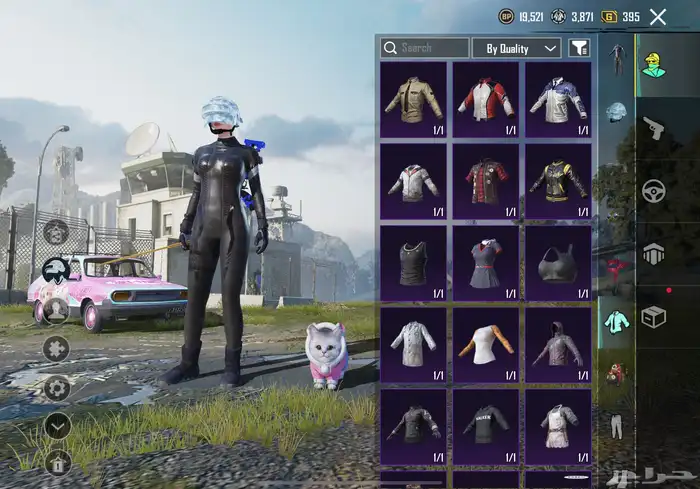The image size is (700, 489).
Task: Choose the red and white jacket
Action: (486, 98)
